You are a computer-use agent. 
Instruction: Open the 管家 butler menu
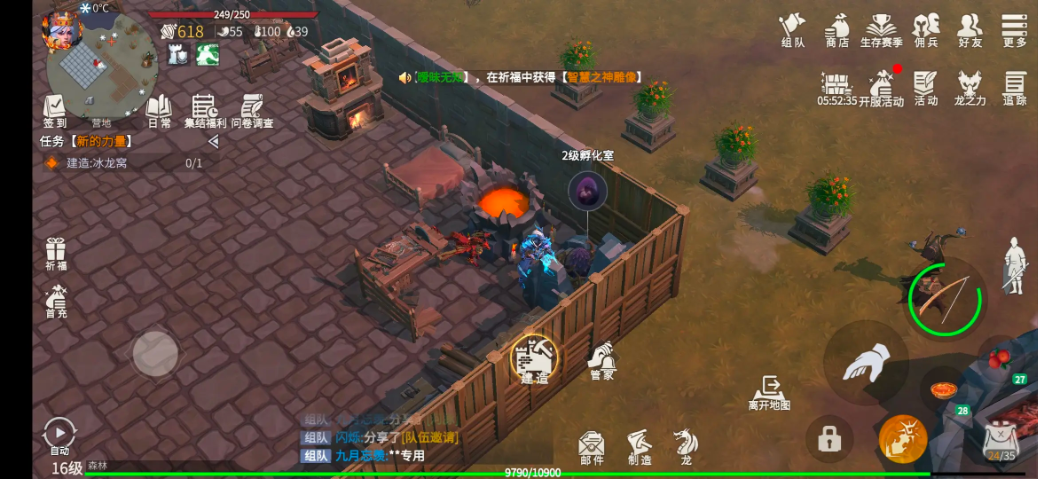(600, 360)
